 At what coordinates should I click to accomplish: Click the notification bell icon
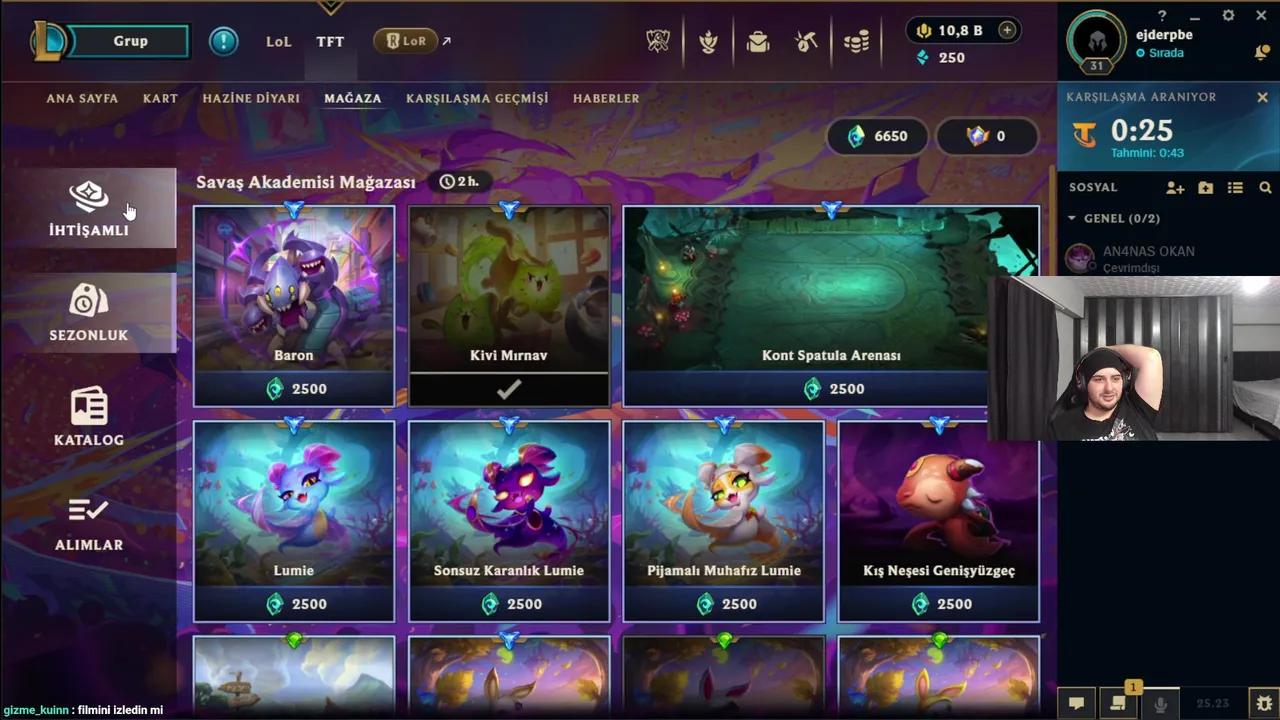click(1262, 53)
